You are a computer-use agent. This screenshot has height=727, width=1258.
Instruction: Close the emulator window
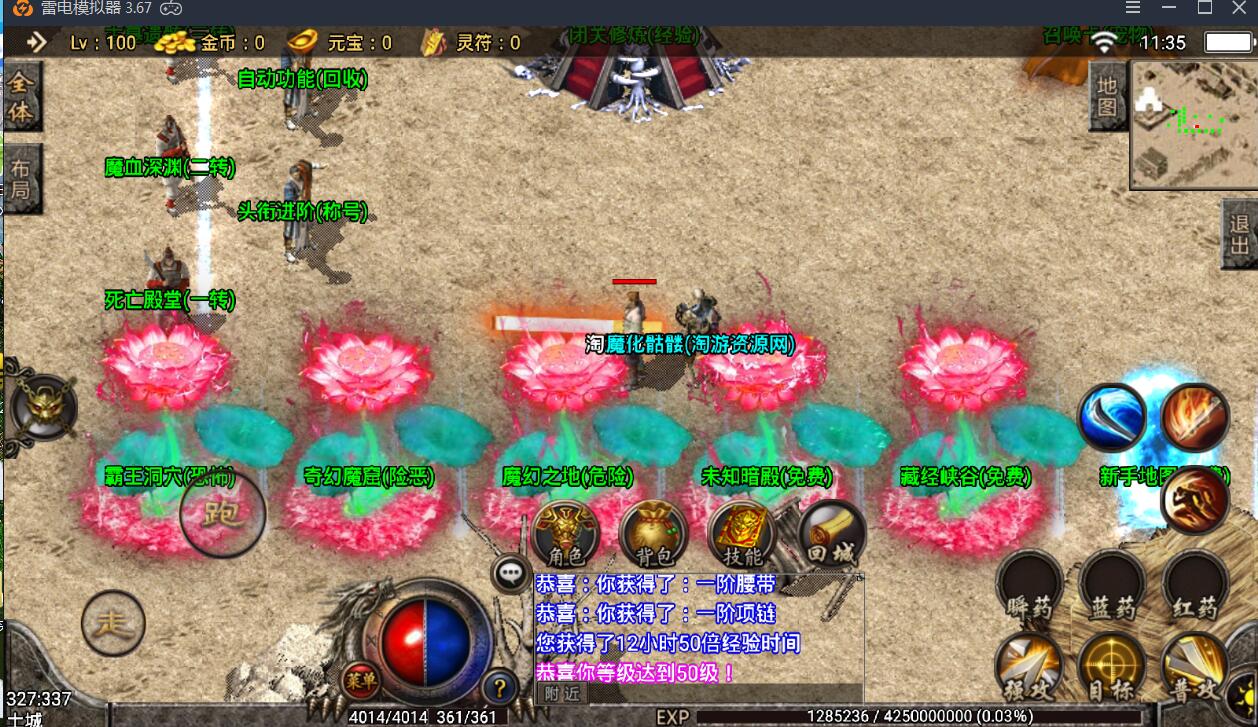(x=1237, y=8)
